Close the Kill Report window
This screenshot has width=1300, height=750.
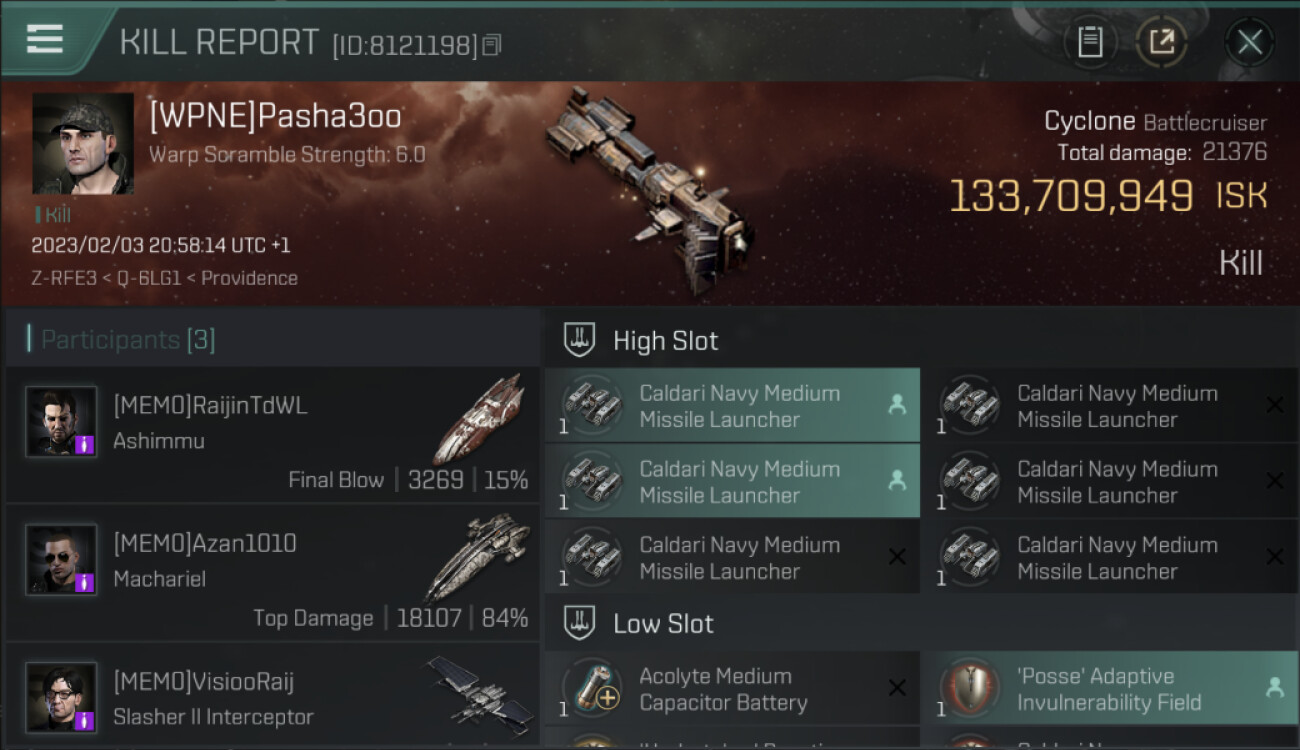pos(1249,42)
